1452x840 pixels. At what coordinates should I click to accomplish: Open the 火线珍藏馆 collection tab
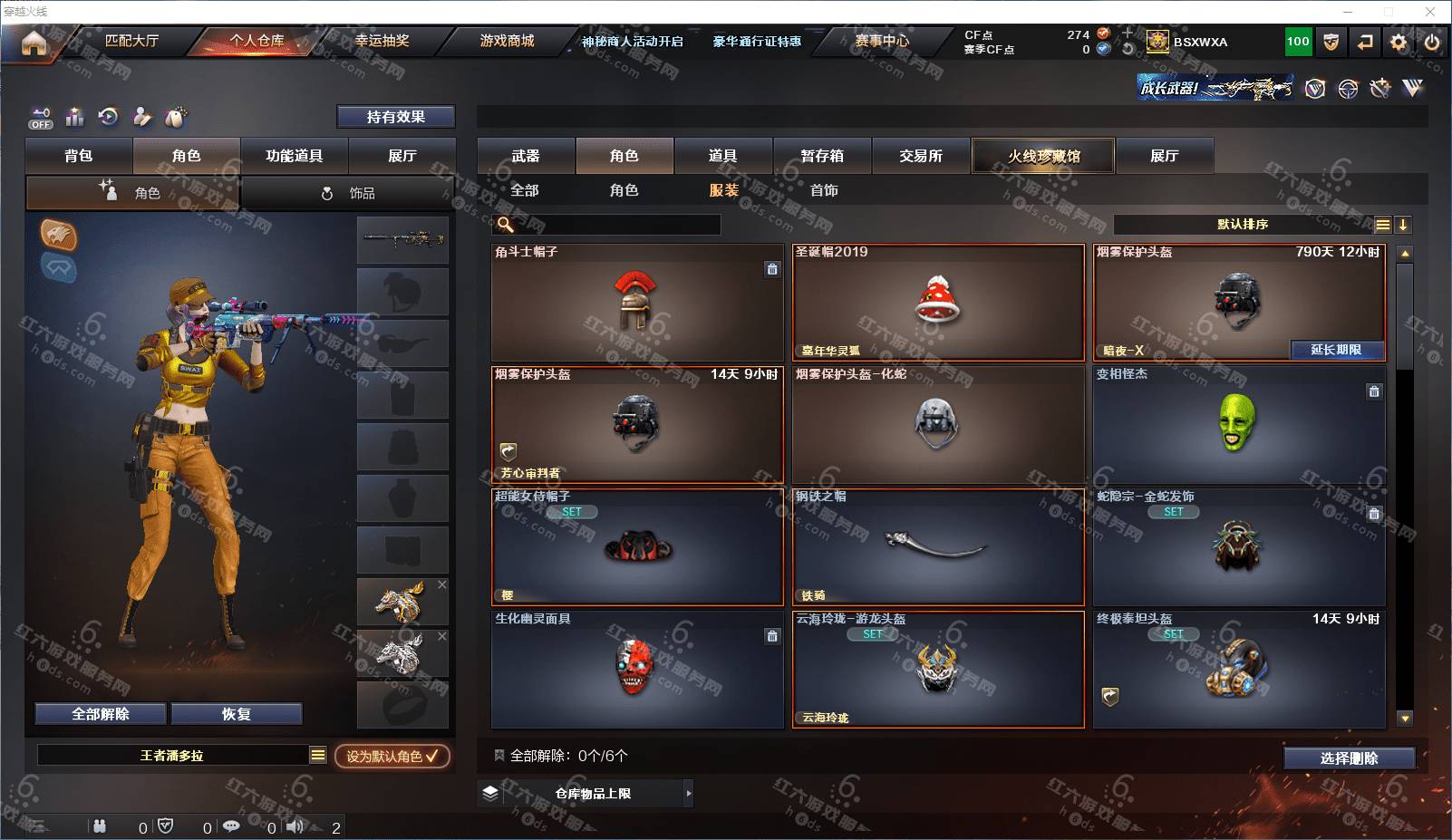[x=1043, y=156]
